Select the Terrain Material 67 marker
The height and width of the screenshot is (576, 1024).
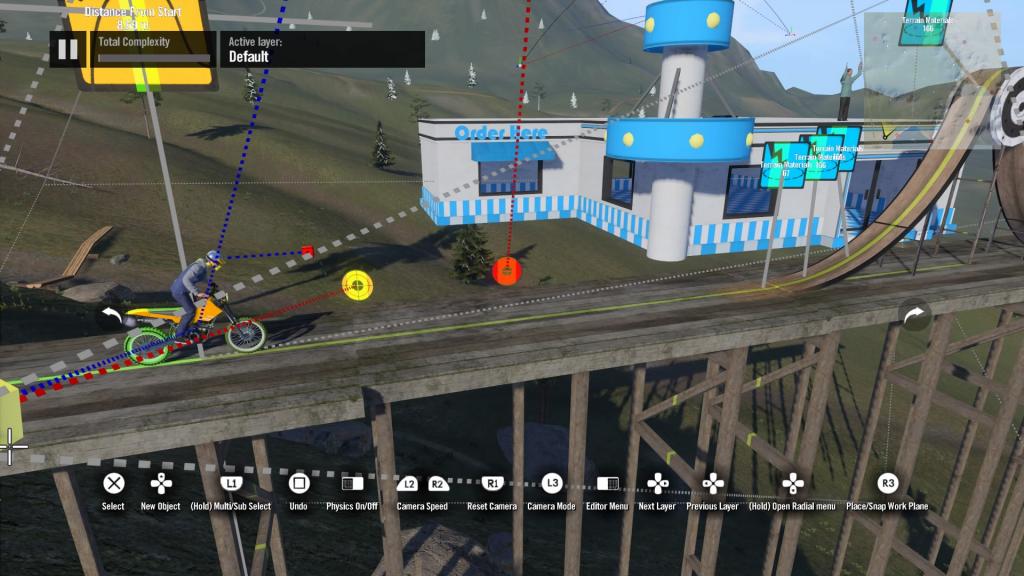coord(786,164)
